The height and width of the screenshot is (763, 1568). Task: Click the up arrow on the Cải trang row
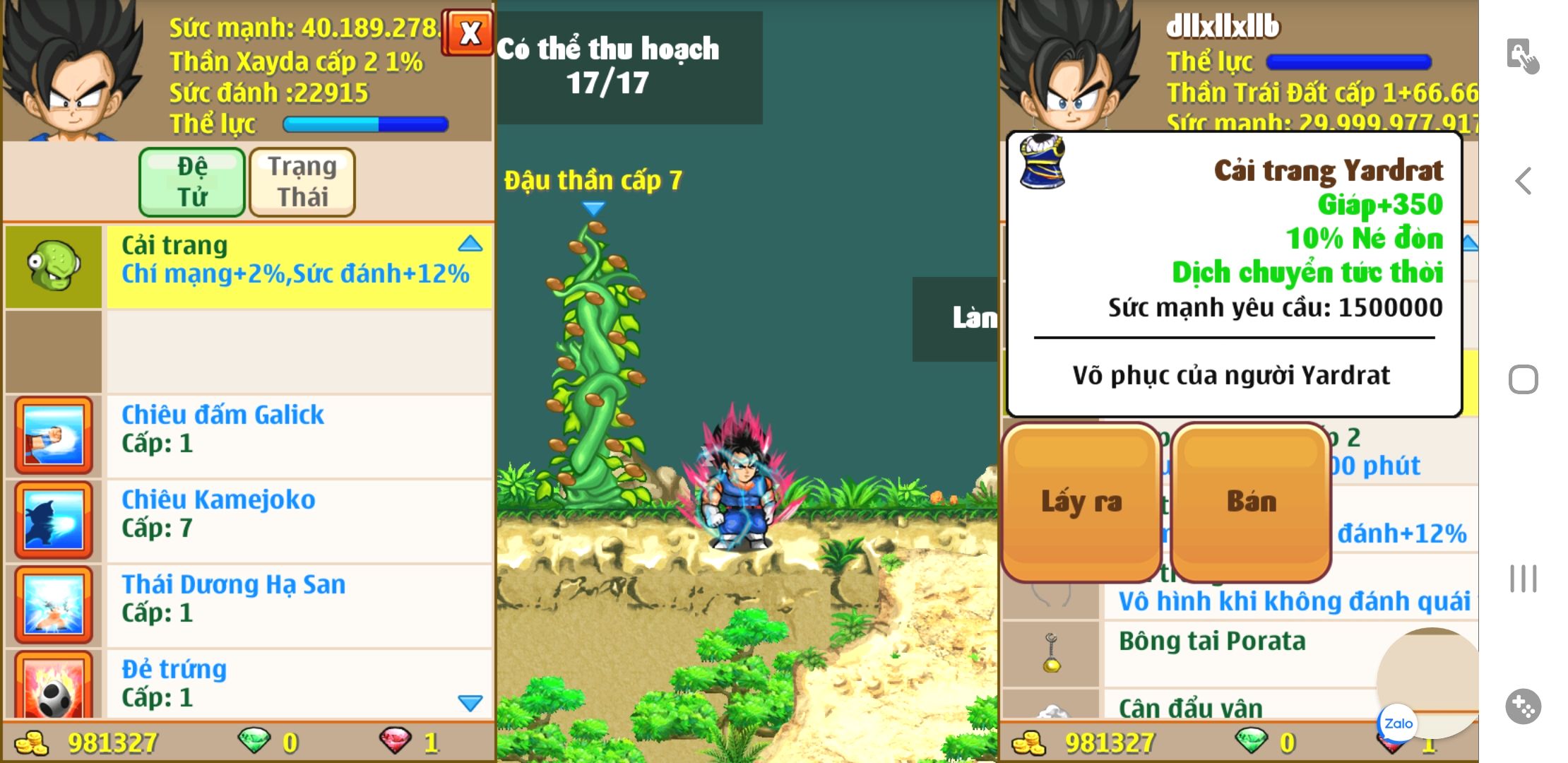point(470,244)
